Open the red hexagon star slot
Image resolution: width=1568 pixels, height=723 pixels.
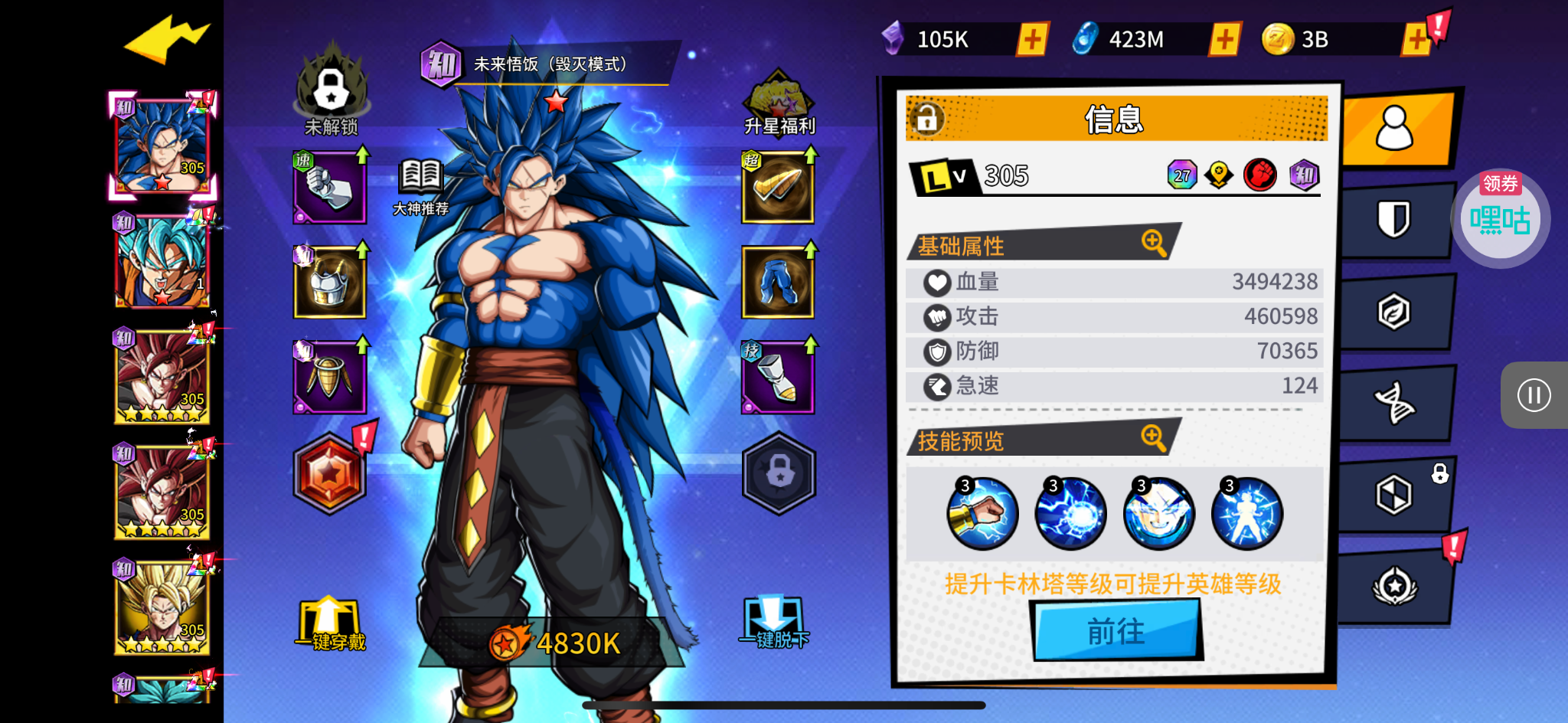tap(330, 474)
